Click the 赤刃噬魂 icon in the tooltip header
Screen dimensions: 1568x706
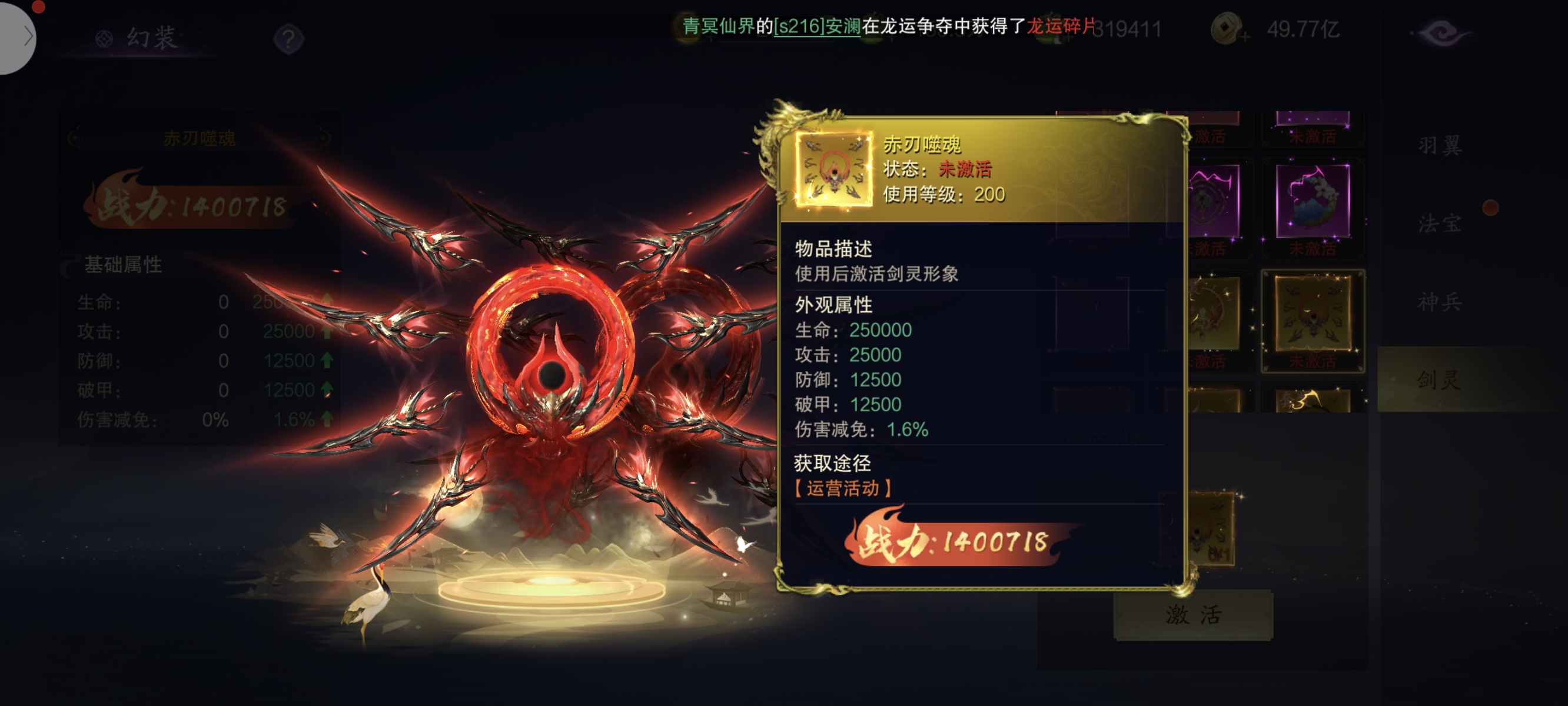(x=833, y=170)
